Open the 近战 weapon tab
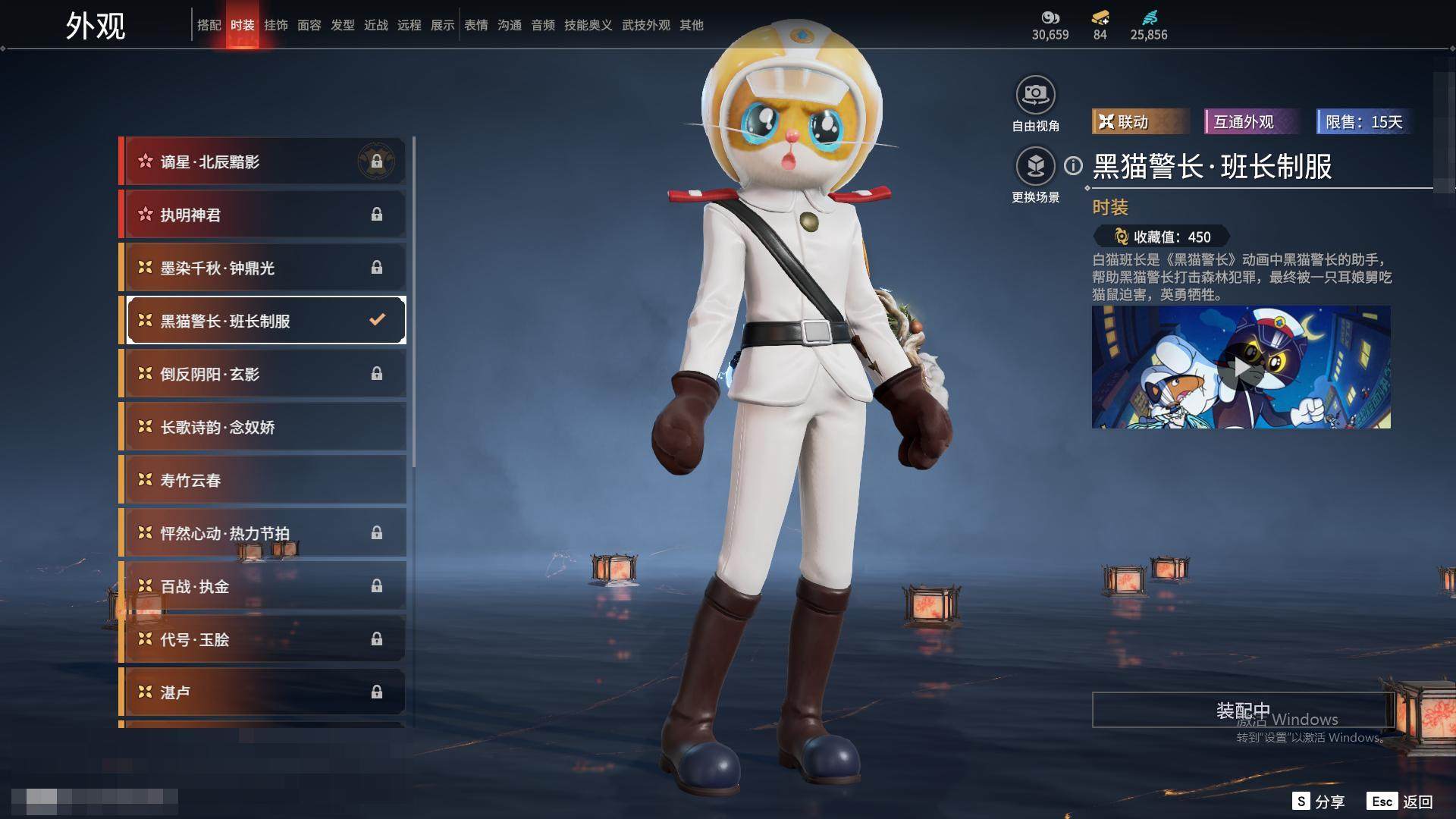 click(x=375, y=25)
